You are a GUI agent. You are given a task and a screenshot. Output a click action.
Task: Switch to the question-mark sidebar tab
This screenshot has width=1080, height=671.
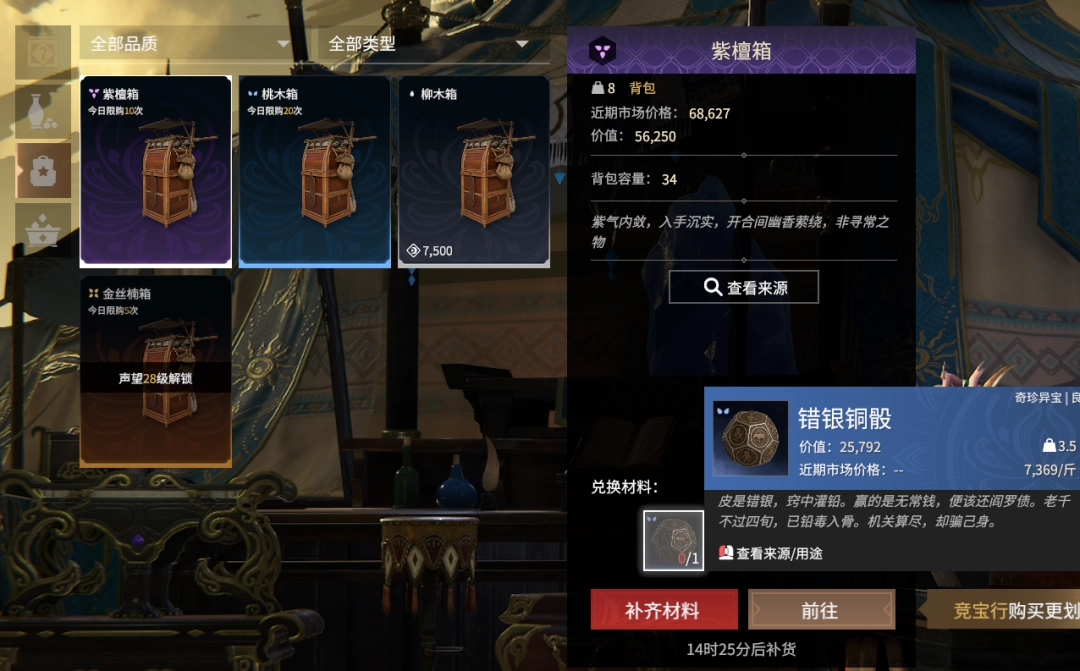pyautogui.click(x=44, y=52)
